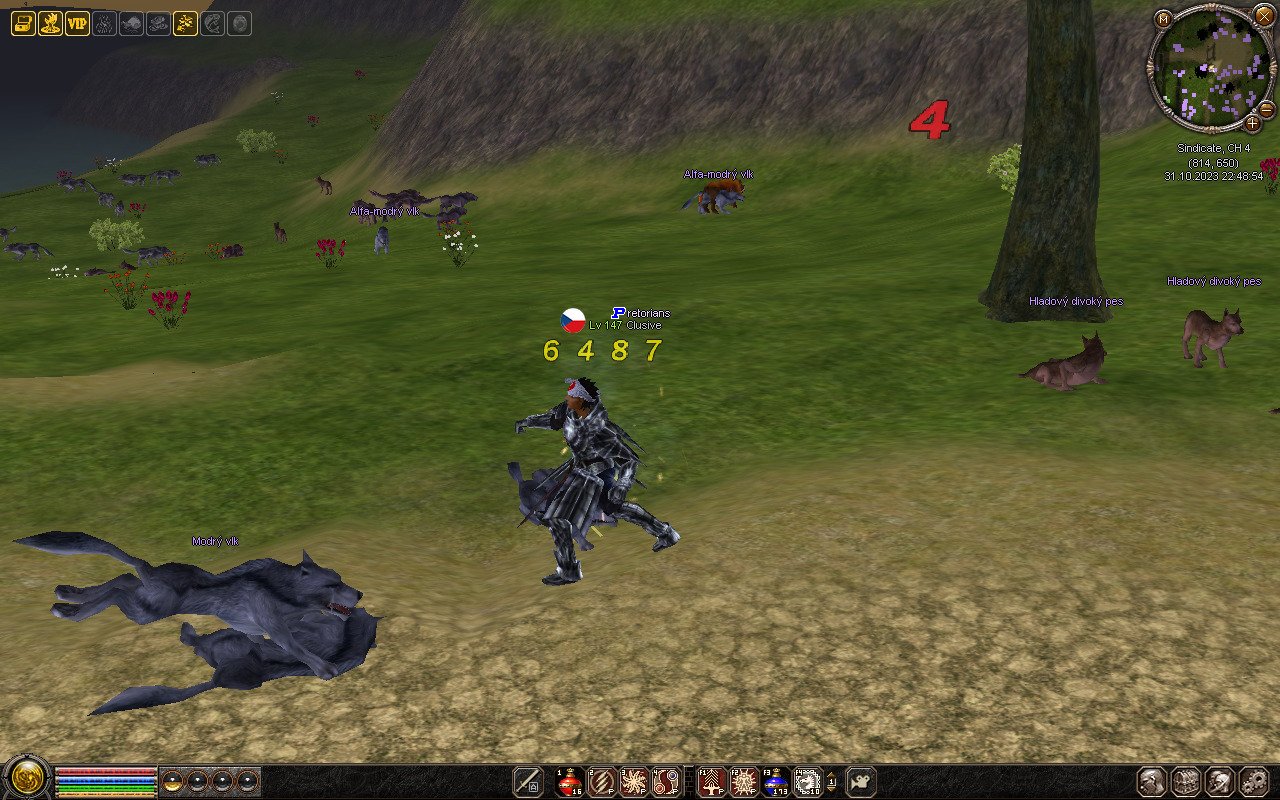Use the glowing body skill on F2
Viewport: 1280px width, 800px height.
pos(743,782)
